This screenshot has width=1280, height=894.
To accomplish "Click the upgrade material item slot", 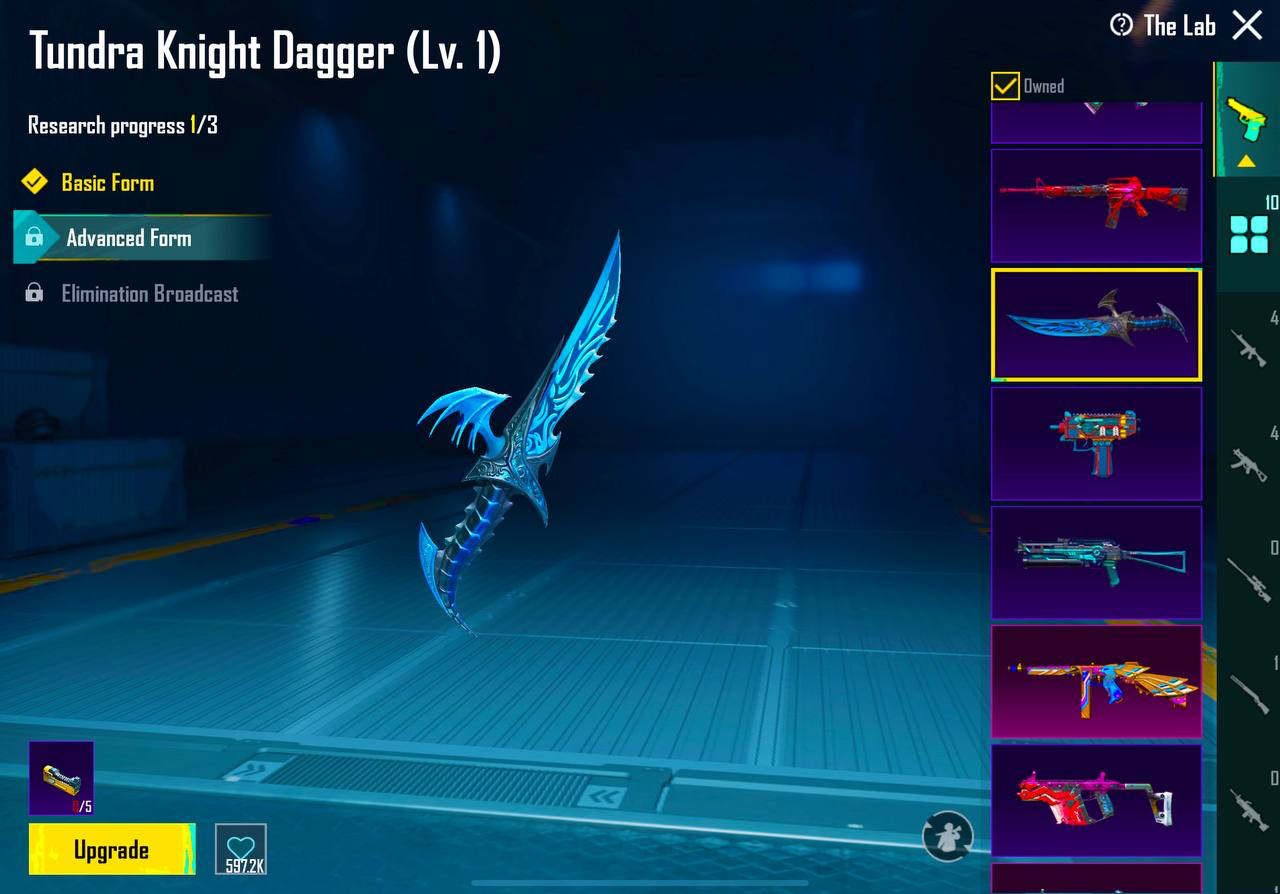I will click(61, 777).
